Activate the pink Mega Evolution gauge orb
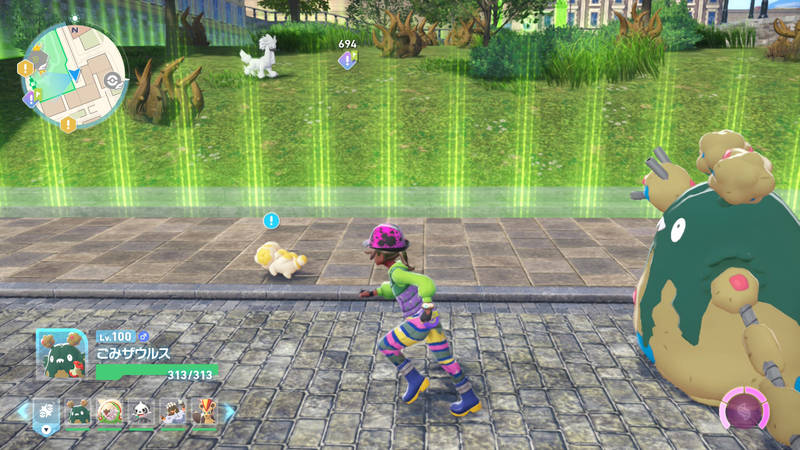This screenshot has width=800, height=450. point(744,412)
